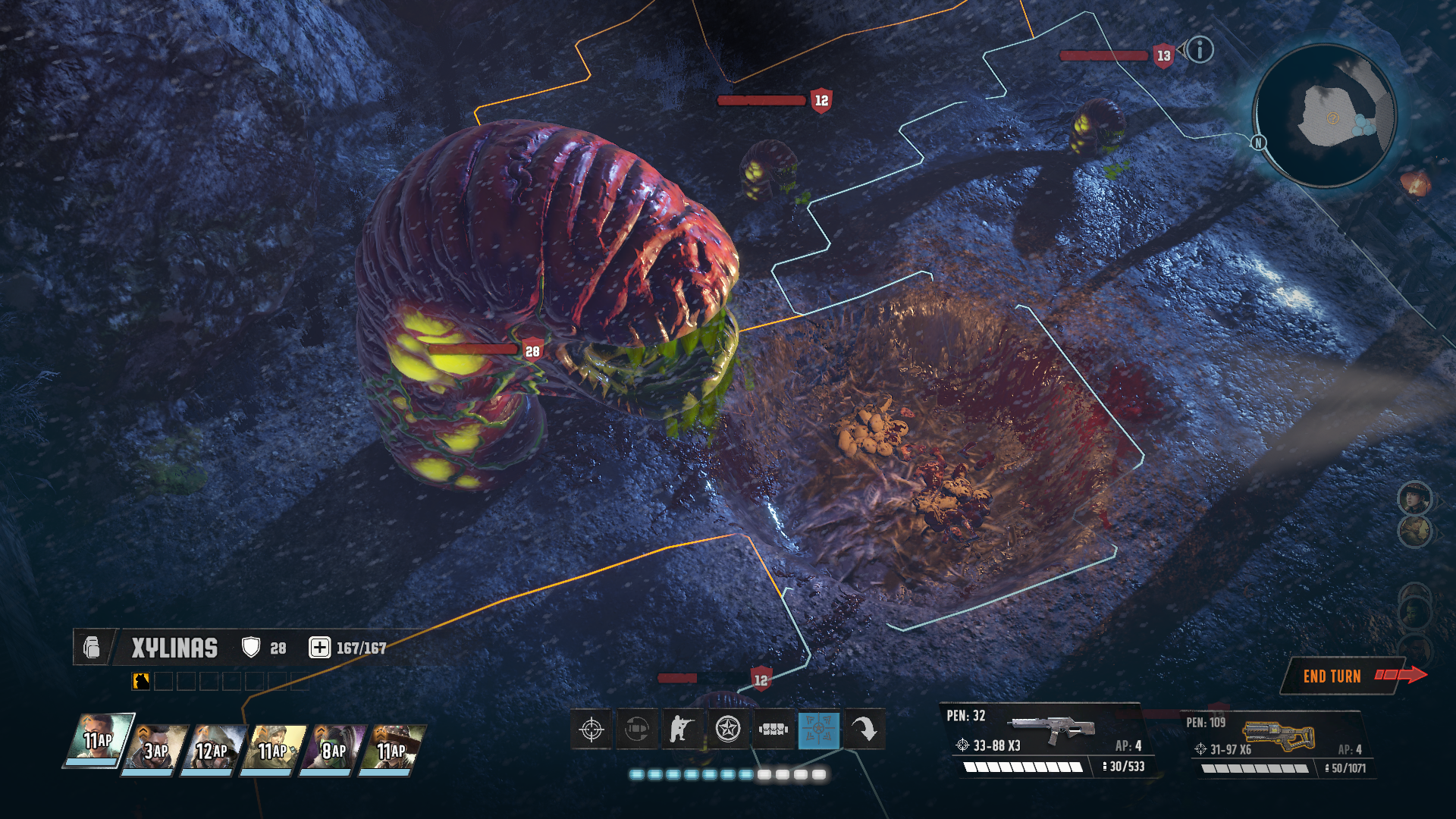Select the crosshair aimed shot ability

[591, 730]
